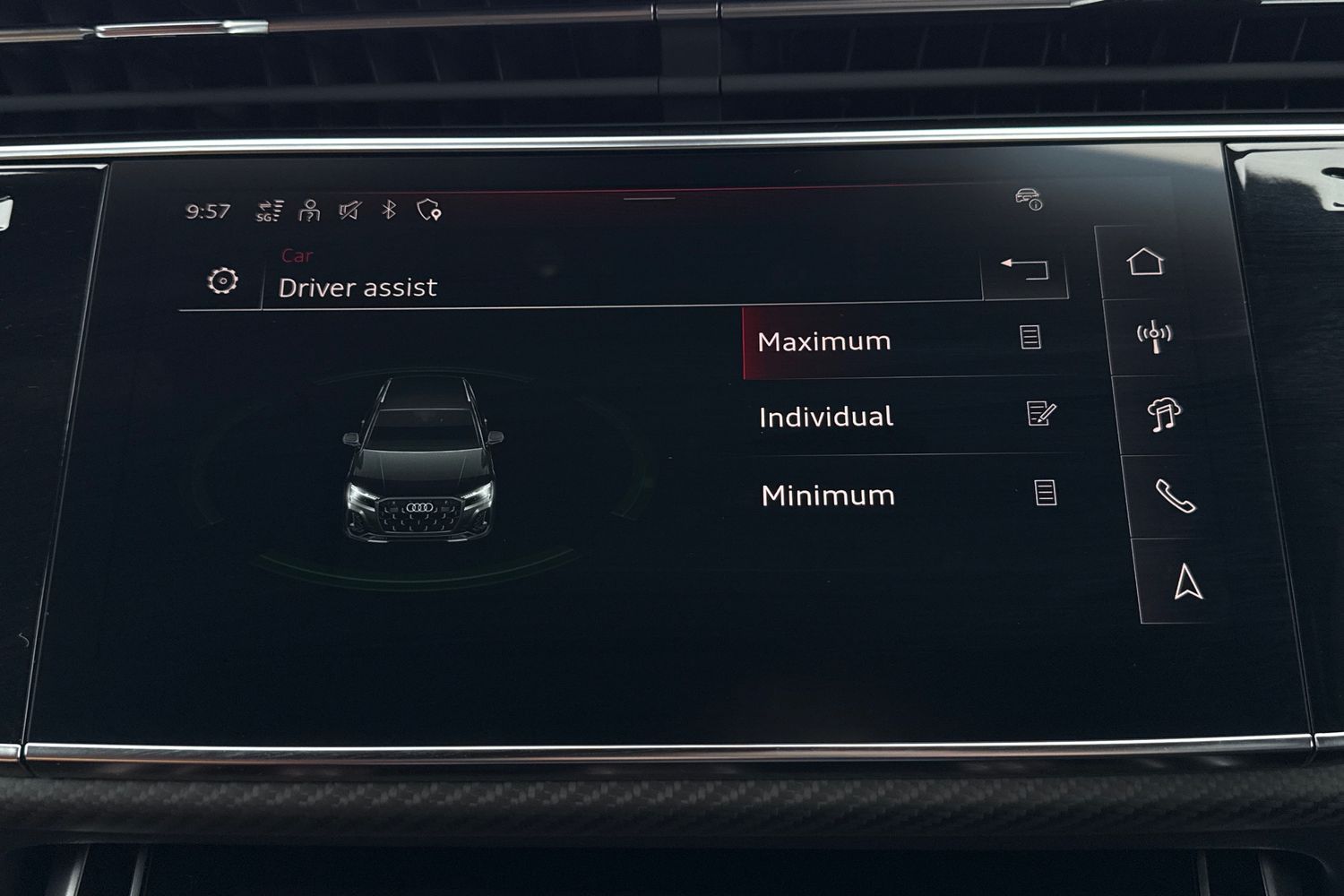Open Media via the music note icon
Screen dimensions: 1344x896
(x=1162, y=415)
